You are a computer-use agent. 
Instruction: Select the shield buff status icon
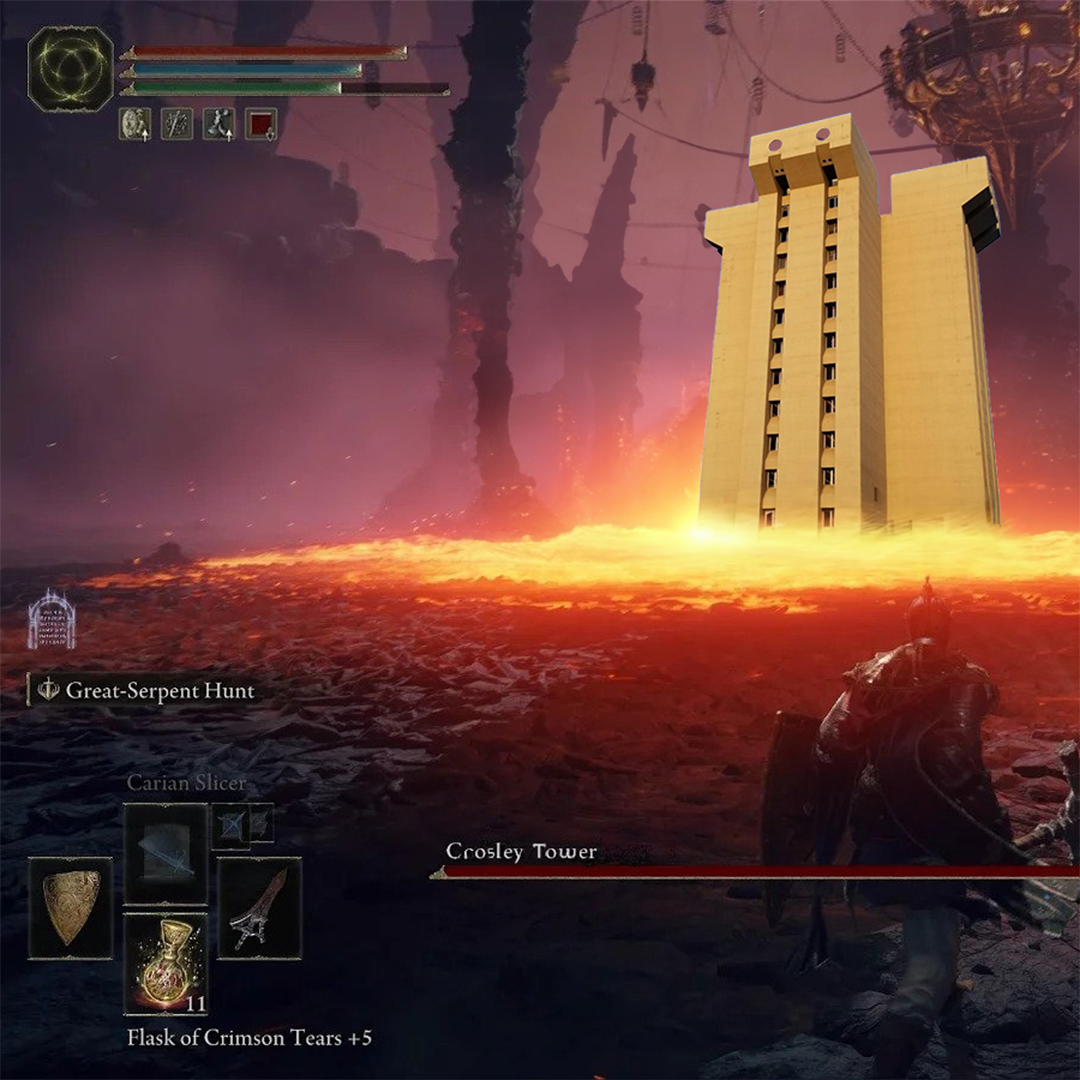[x=135, y=124]
